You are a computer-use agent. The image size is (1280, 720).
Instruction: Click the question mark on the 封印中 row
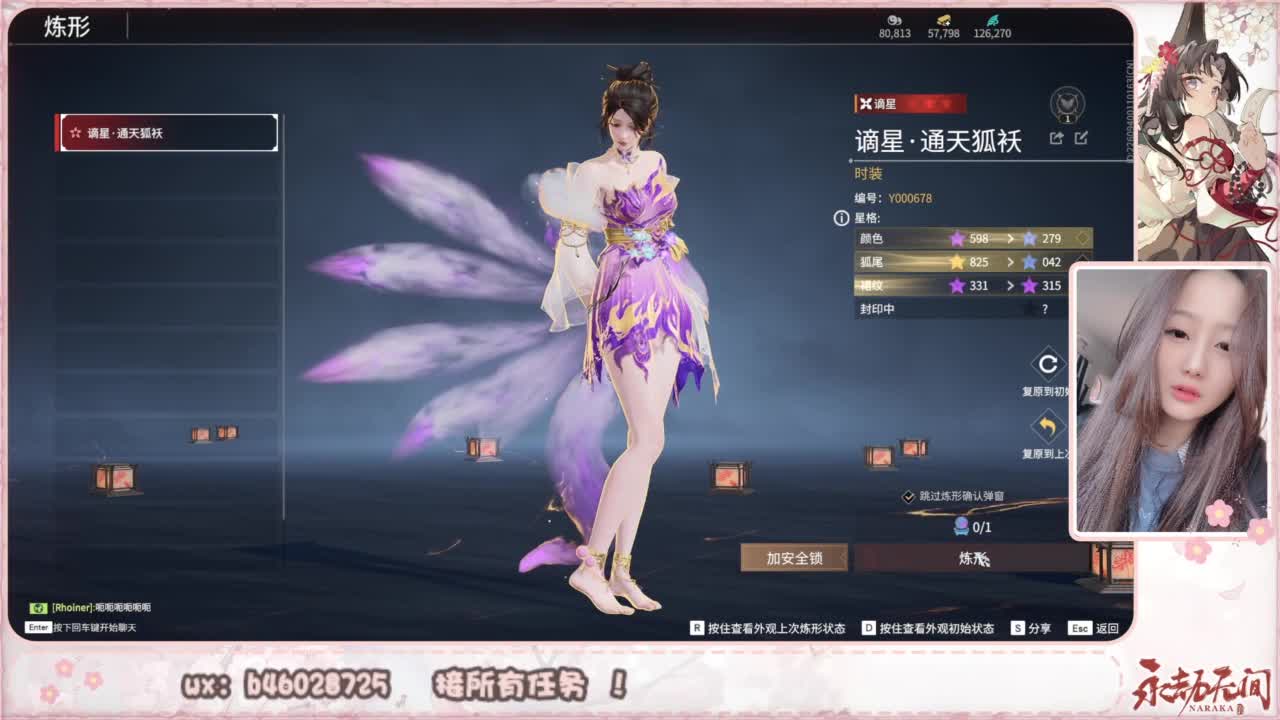[1045, 309]
